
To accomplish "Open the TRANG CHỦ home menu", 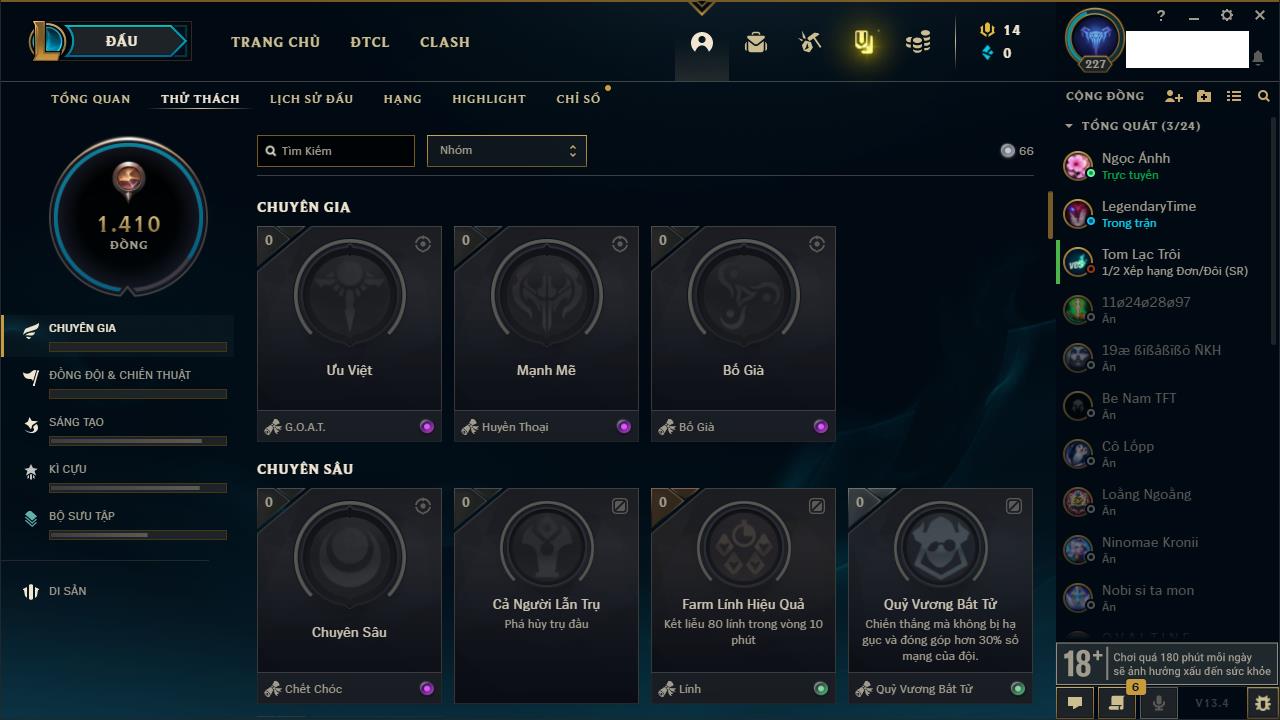I will [x=275, y=42].
